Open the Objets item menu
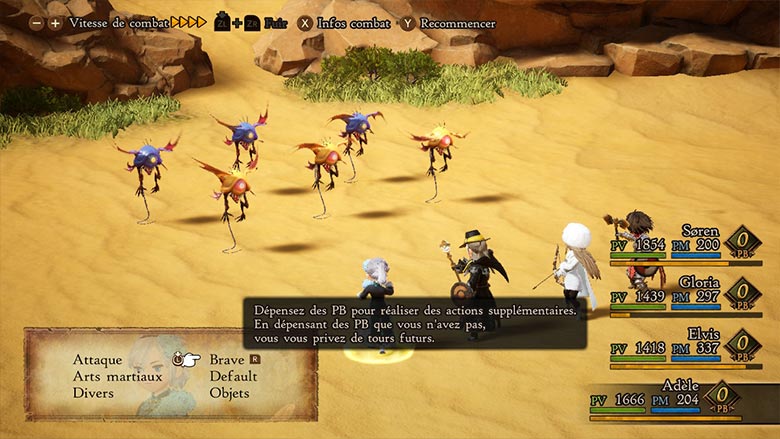The image size is (780, 439). click(229, 394)
